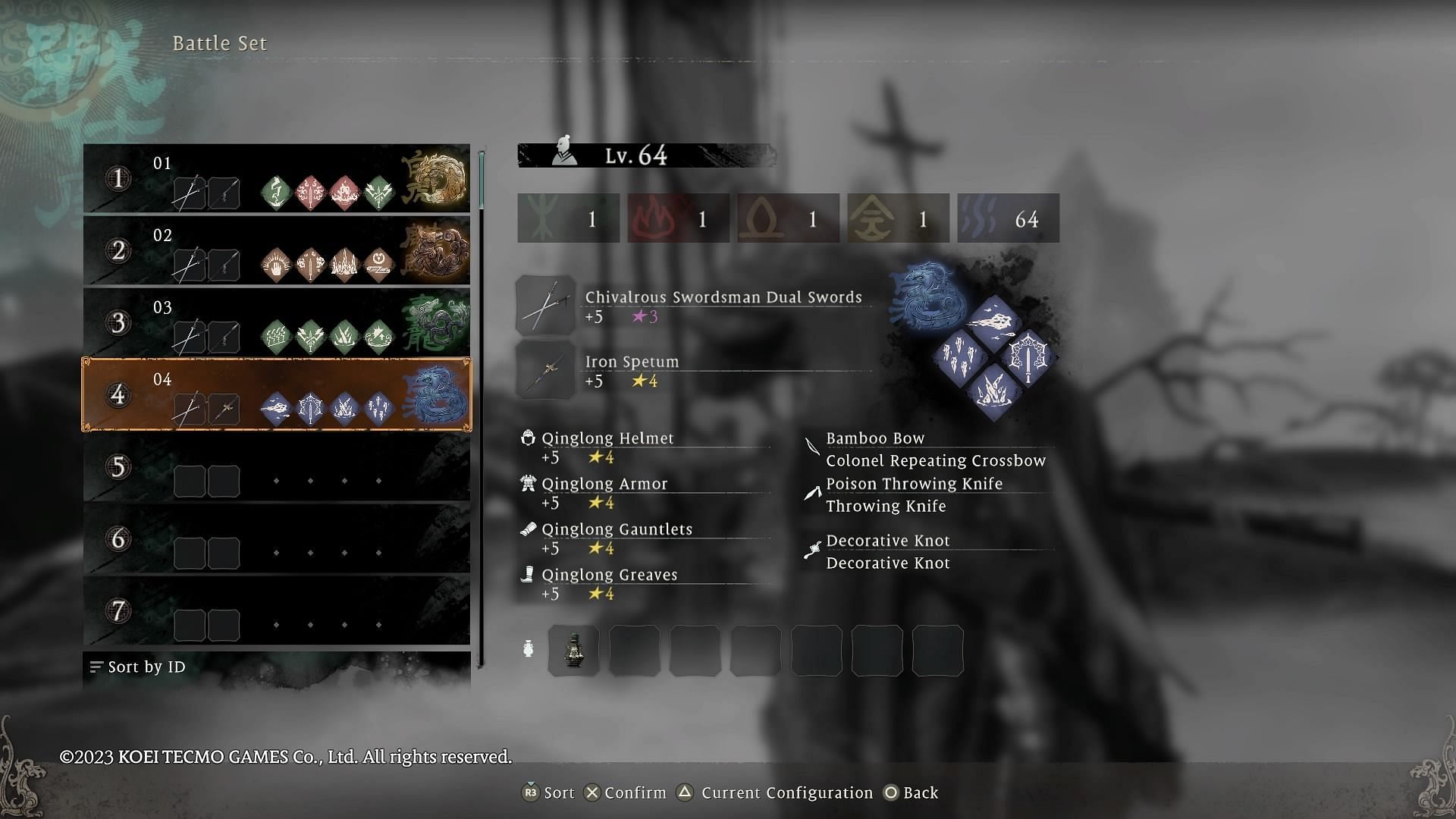This screenshot has width=1456, height=819.
Task: Choose the Bamboo Bow ranged weapon
Action: [875, 438]
